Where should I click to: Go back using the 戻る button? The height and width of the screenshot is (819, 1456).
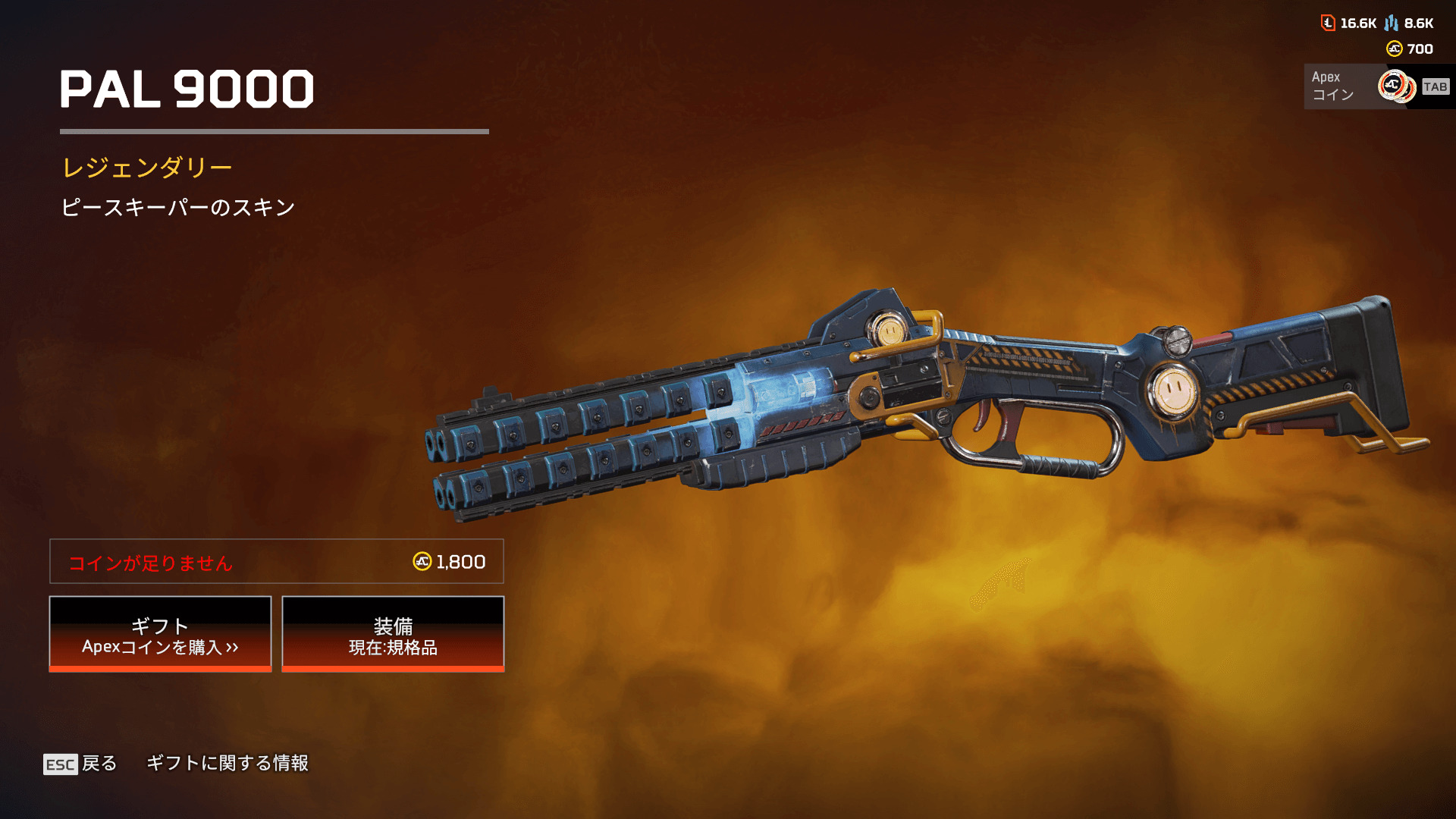coord(80,763)
